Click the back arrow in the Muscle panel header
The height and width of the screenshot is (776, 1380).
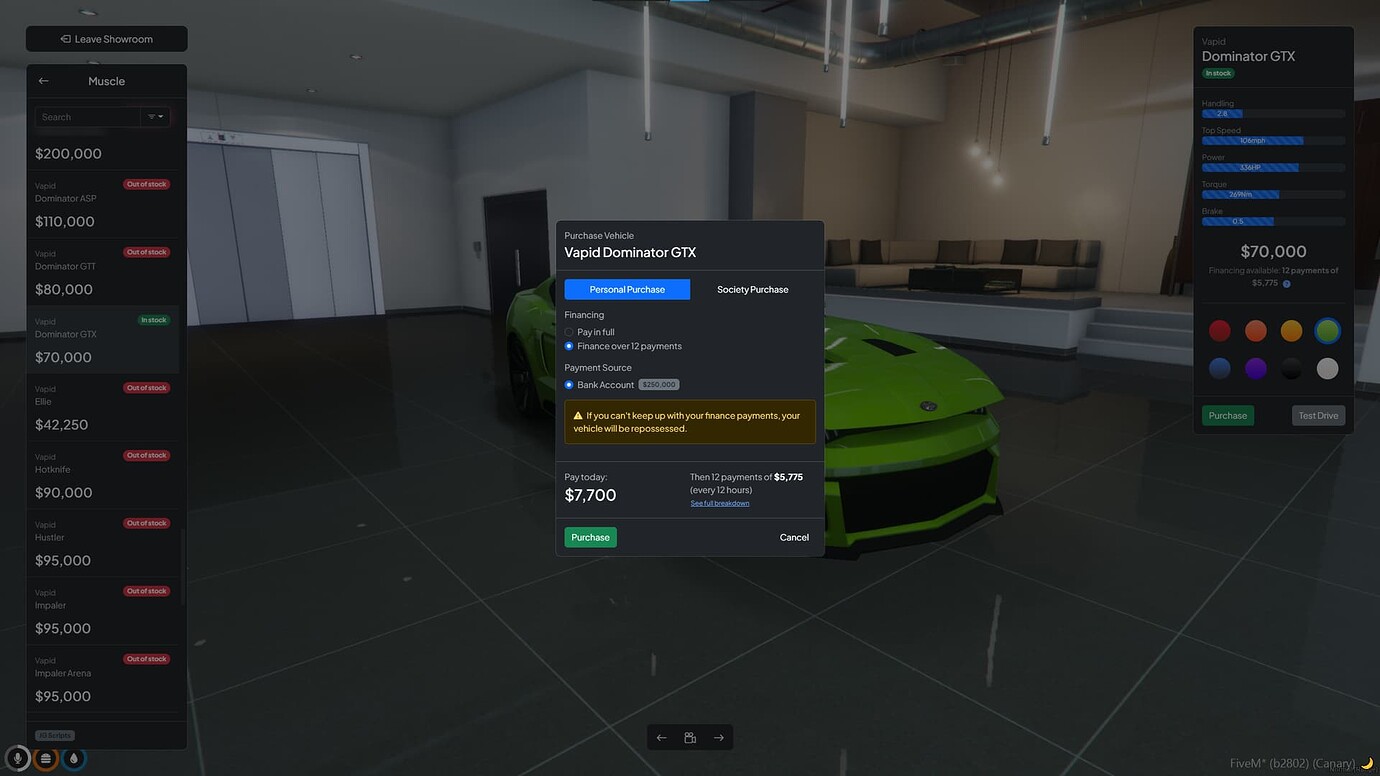pos(43,80)
